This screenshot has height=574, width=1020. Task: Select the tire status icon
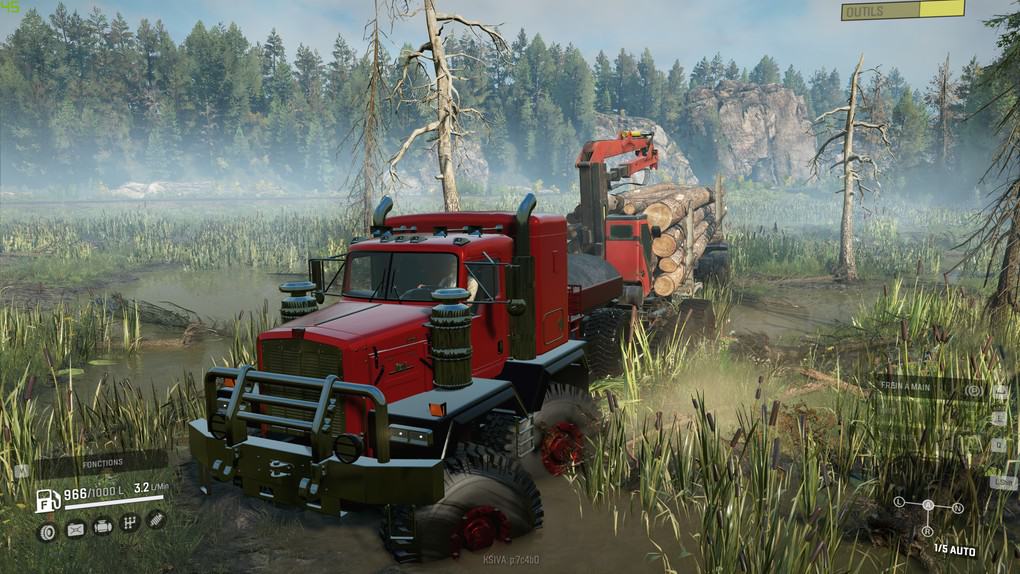(x=47, y=532)
